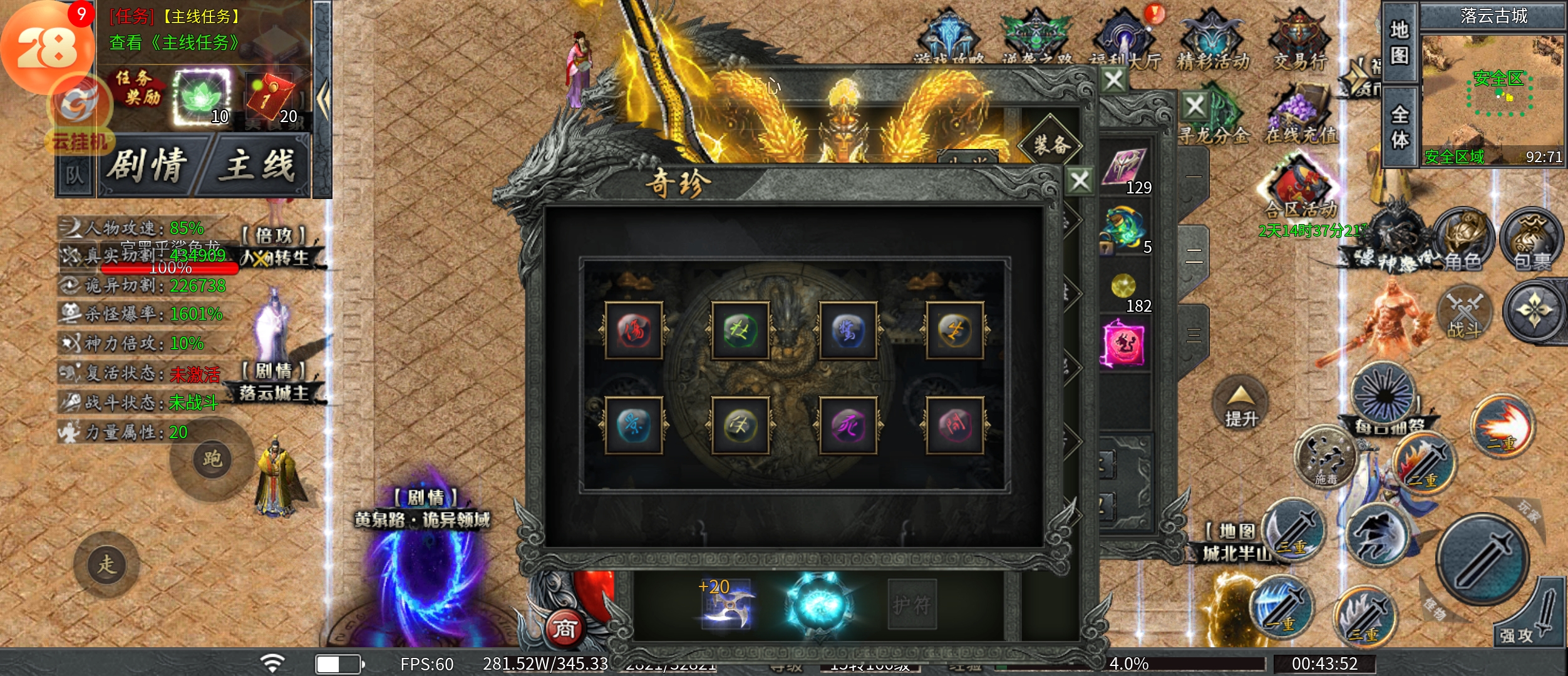Screen dimensions: 1568x676
Task: Open the 地图 map button
Action: (x=1400, y=43)
